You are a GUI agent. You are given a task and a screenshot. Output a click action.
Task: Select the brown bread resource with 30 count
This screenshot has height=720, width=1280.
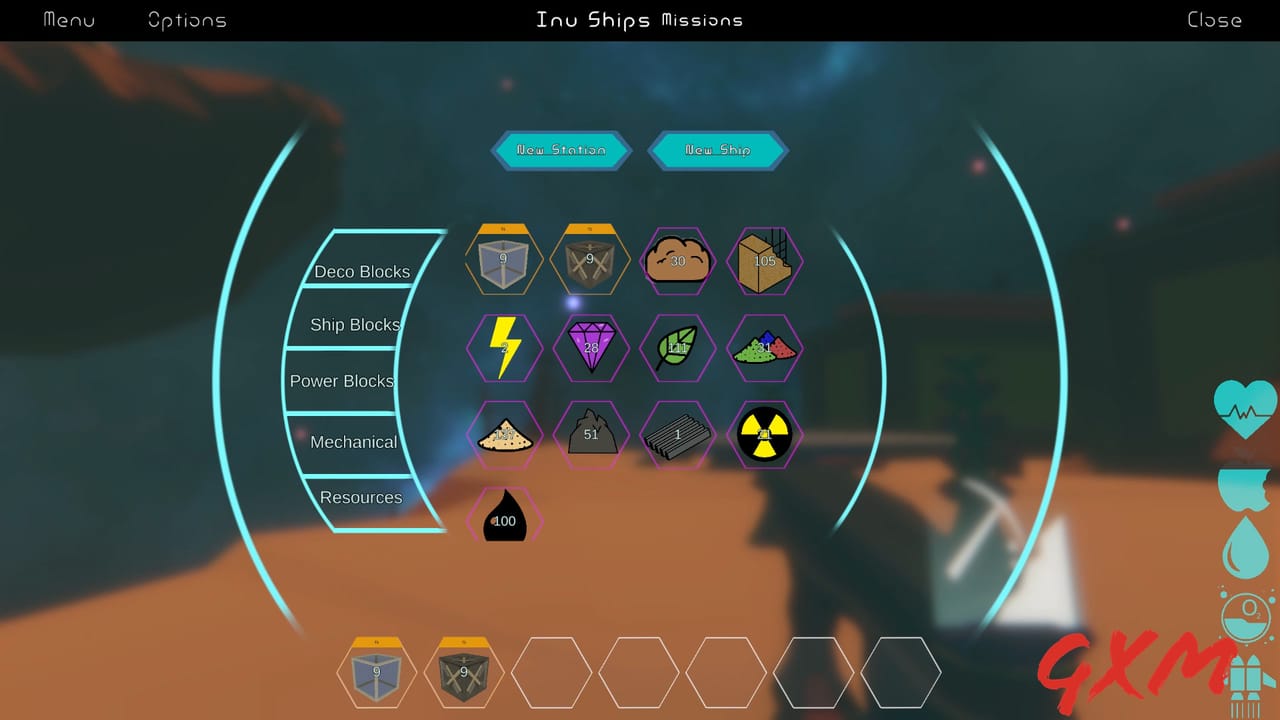[678, 261]
